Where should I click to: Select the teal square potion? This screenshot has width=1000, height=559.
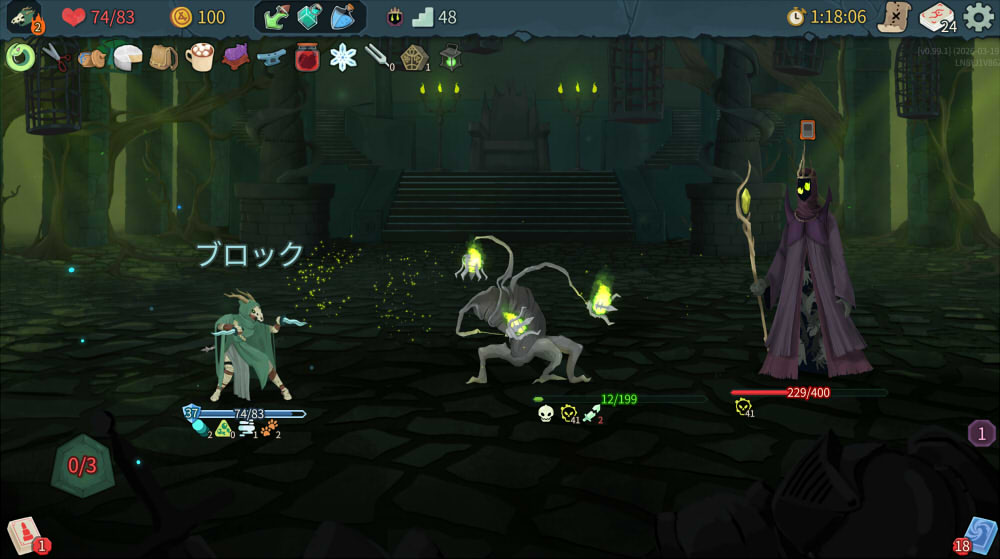pyautogui.click(x=310, y=17)
